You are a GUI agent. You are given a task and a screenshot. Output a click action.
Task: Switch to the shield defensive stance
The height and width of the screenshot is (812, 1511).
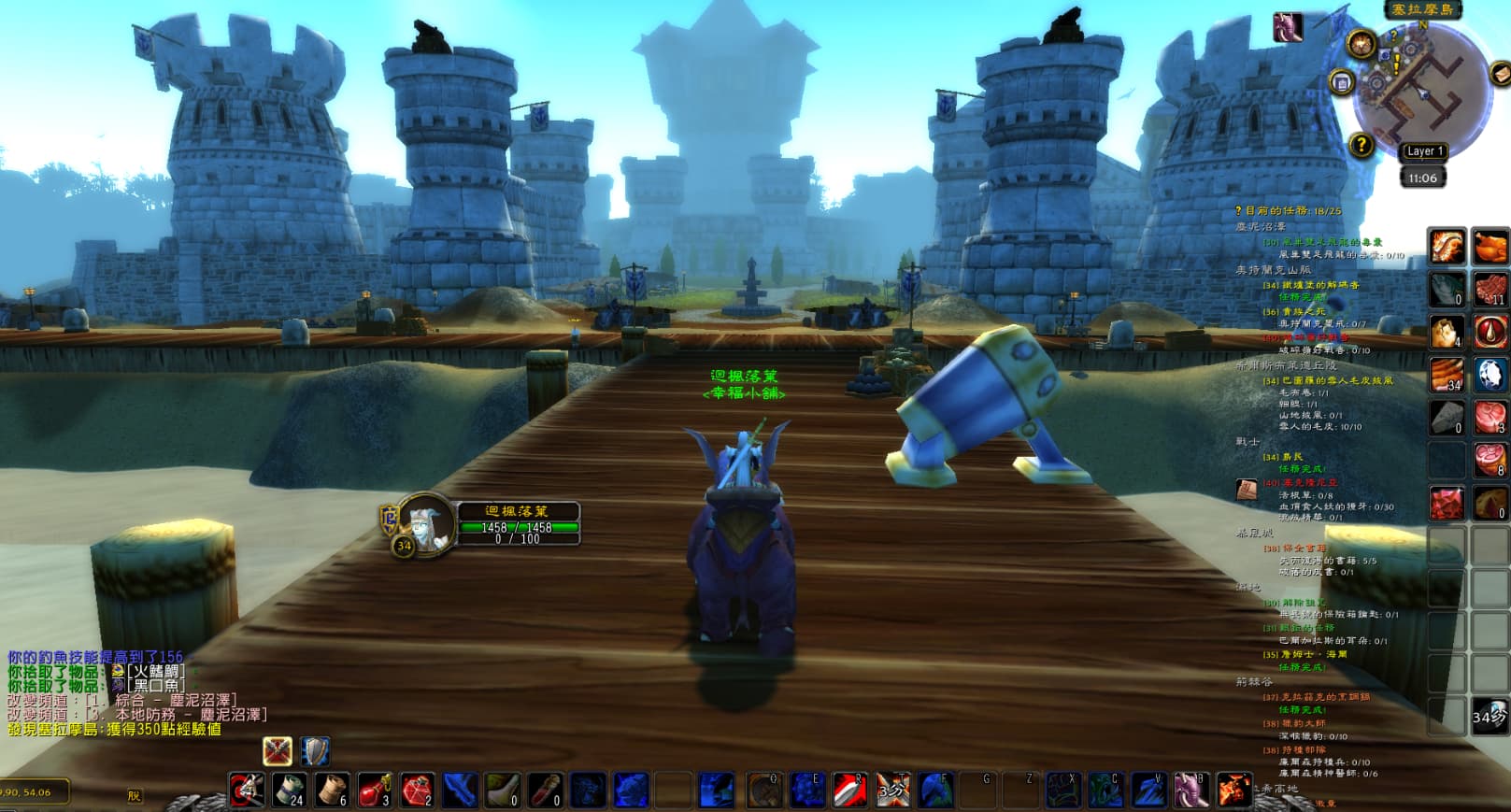(x=315, y=750)
